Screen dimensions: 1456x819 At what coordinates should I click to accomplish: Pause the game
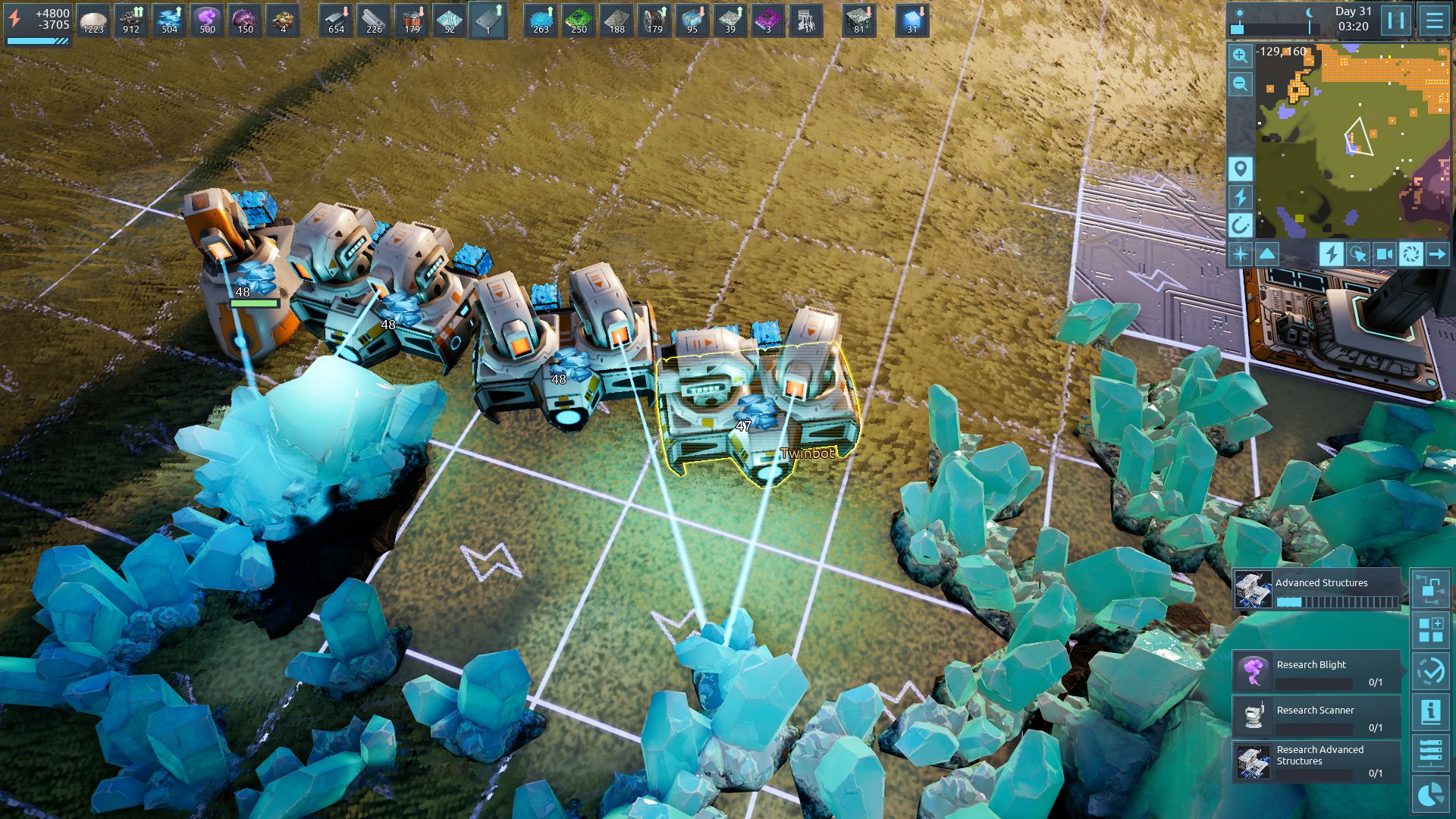[1396, 20]
